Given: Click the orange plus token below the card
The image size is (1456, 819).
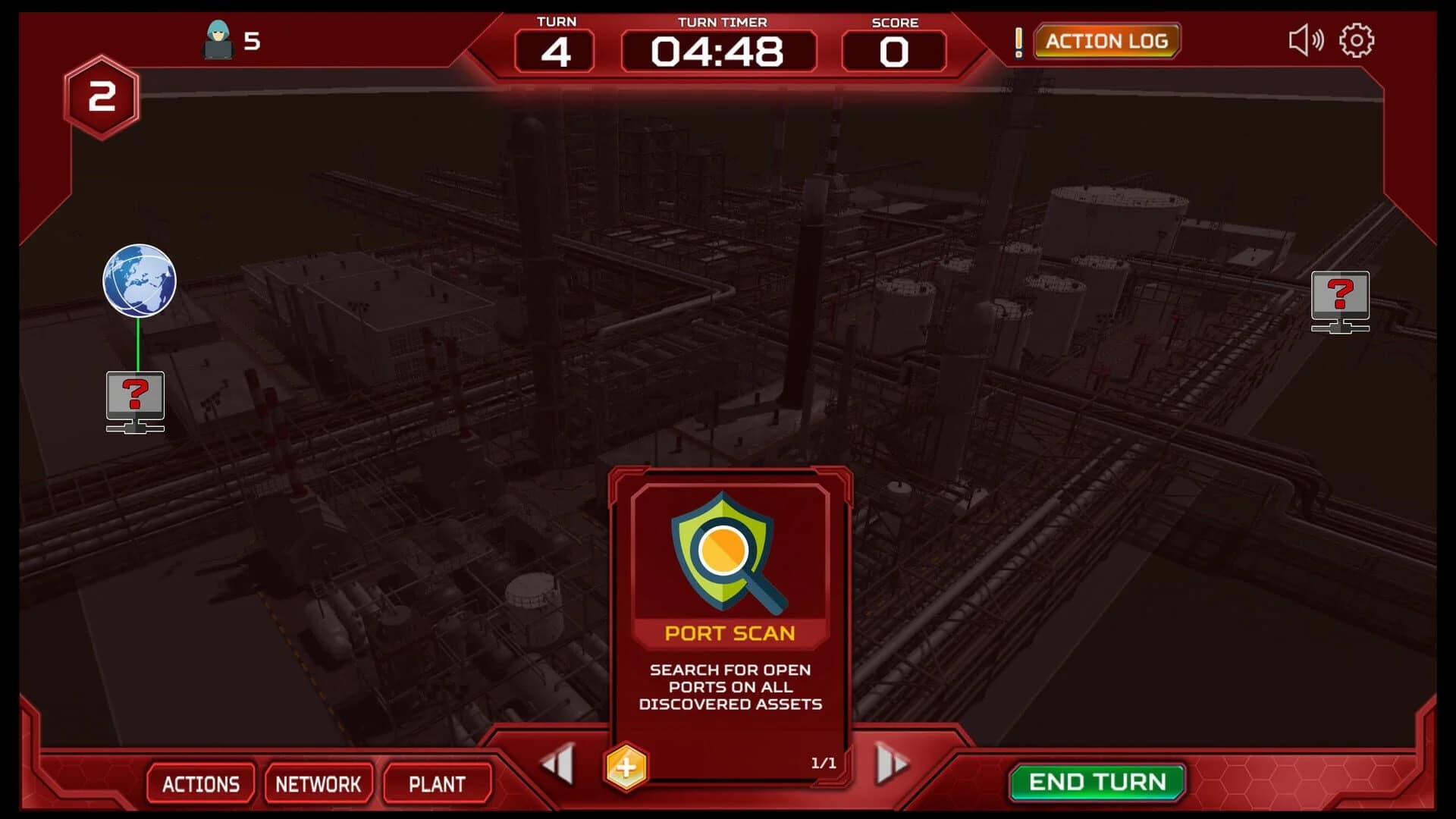Looking at the screenshot, I should pyautogui.click(x=626, y=766).
